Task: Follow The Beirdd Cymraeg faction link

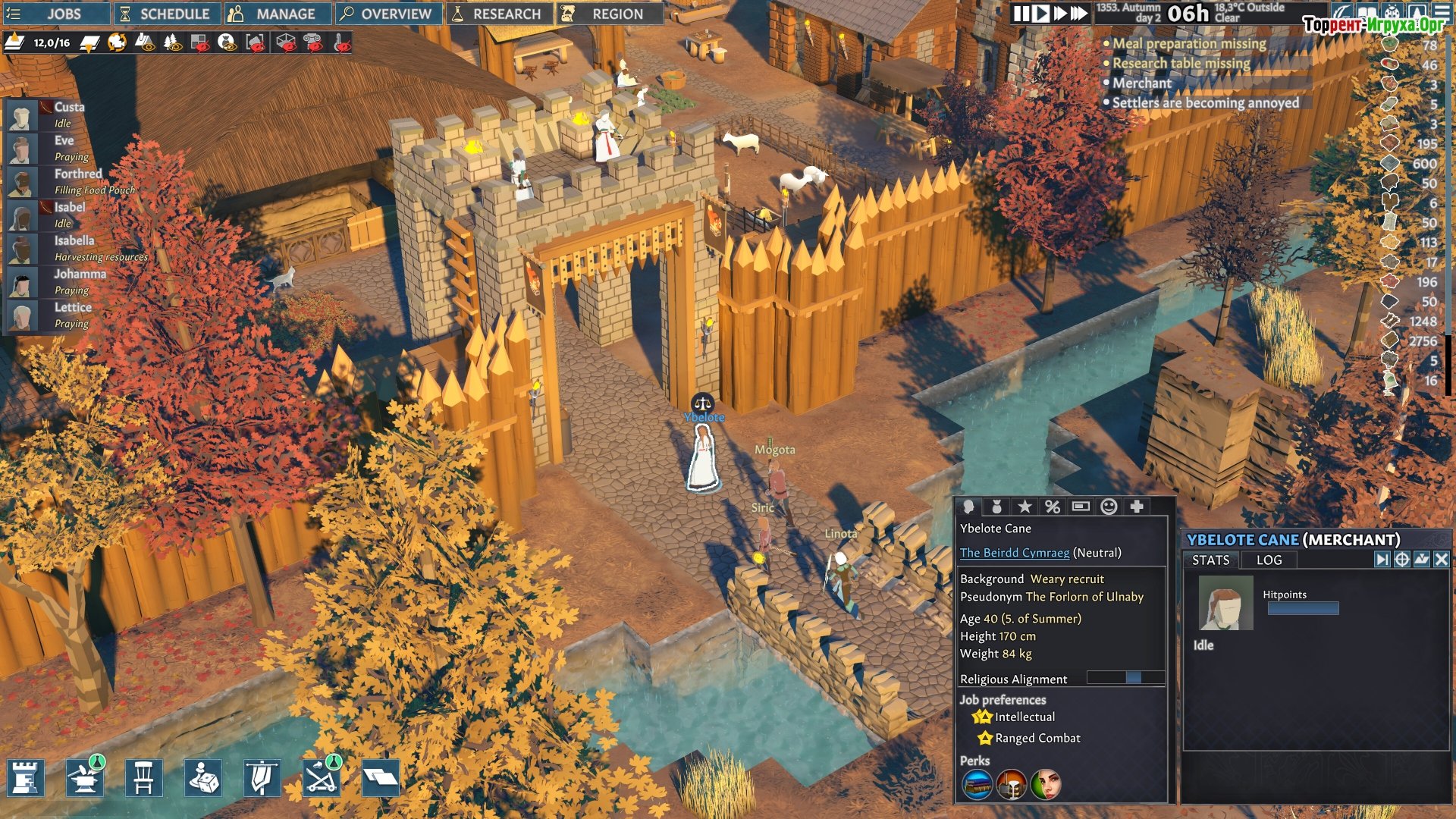Action: click(1015, 553)
